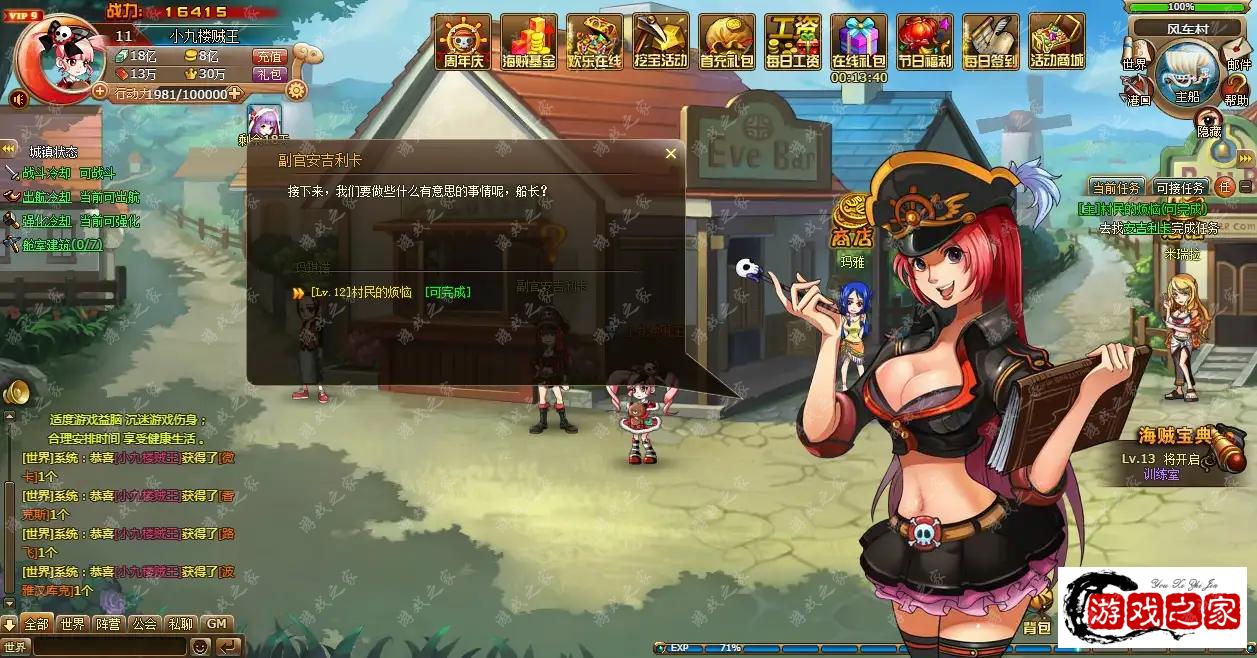This screenshot has width=1257, height=658.
Task: Open settings via the gear icon
Action: pos(296,90)
